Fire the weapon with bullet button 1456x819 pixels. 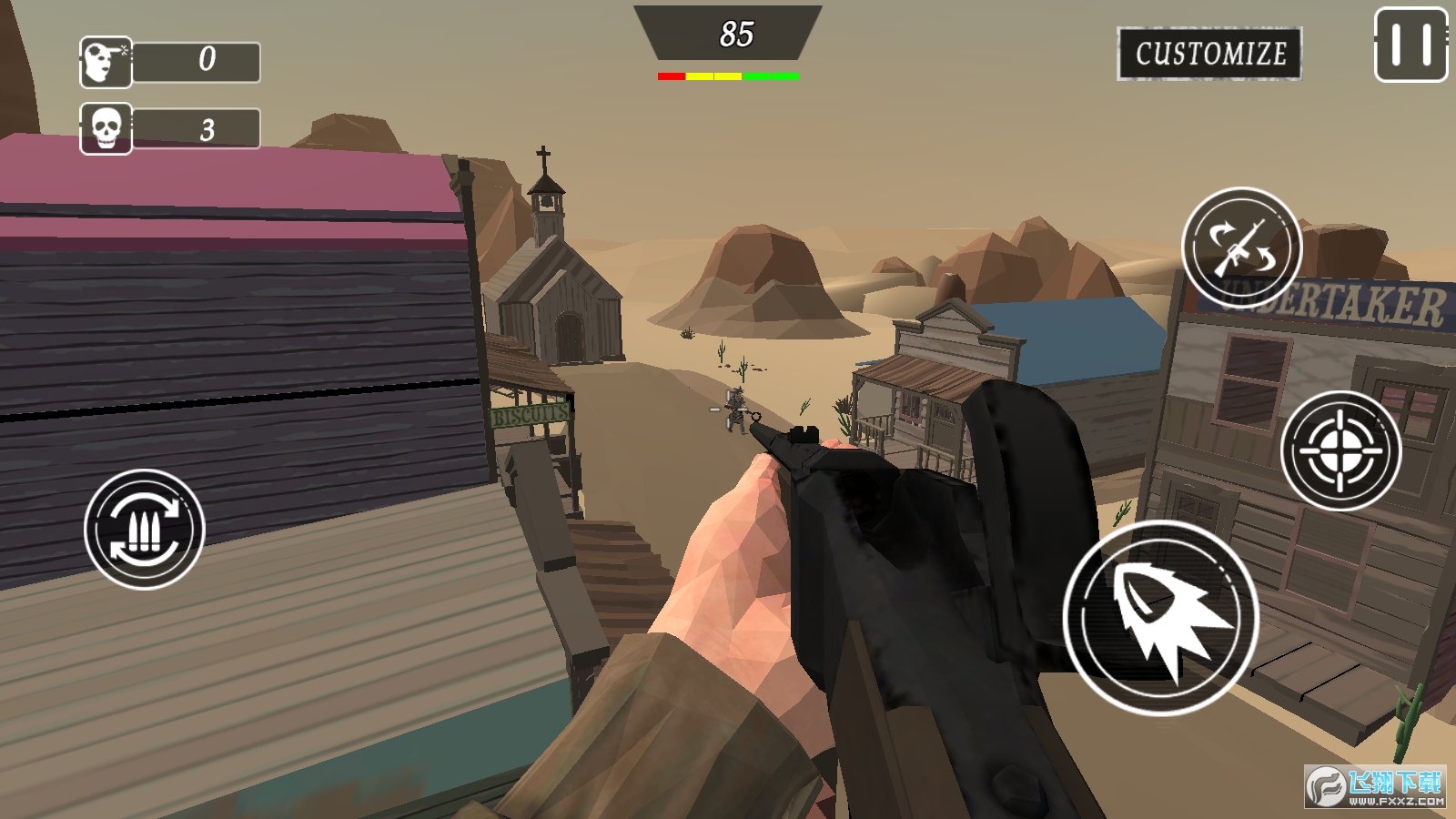1161,618
